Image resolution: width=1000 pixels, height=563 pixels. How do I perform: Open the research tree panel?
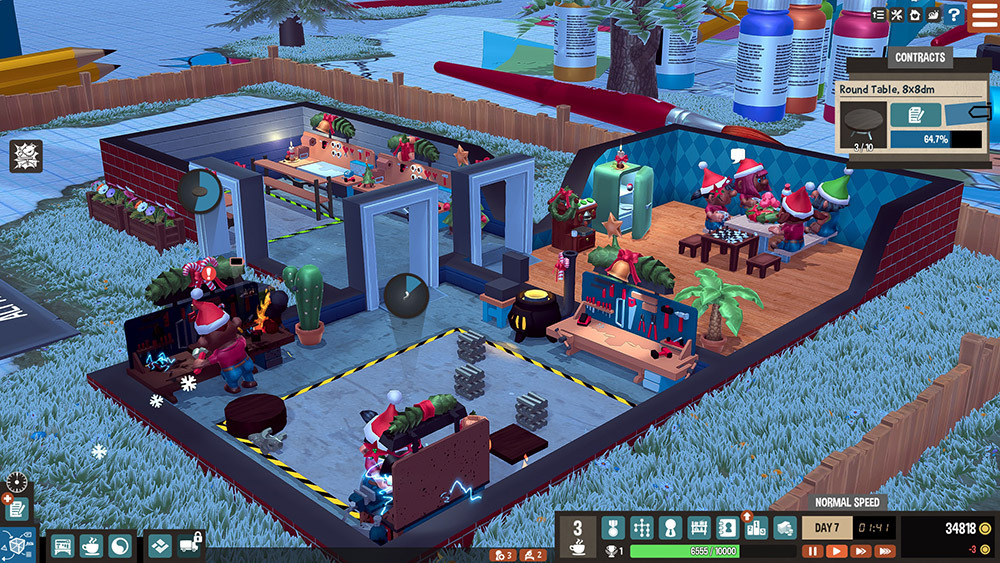(x=640, y=527)
